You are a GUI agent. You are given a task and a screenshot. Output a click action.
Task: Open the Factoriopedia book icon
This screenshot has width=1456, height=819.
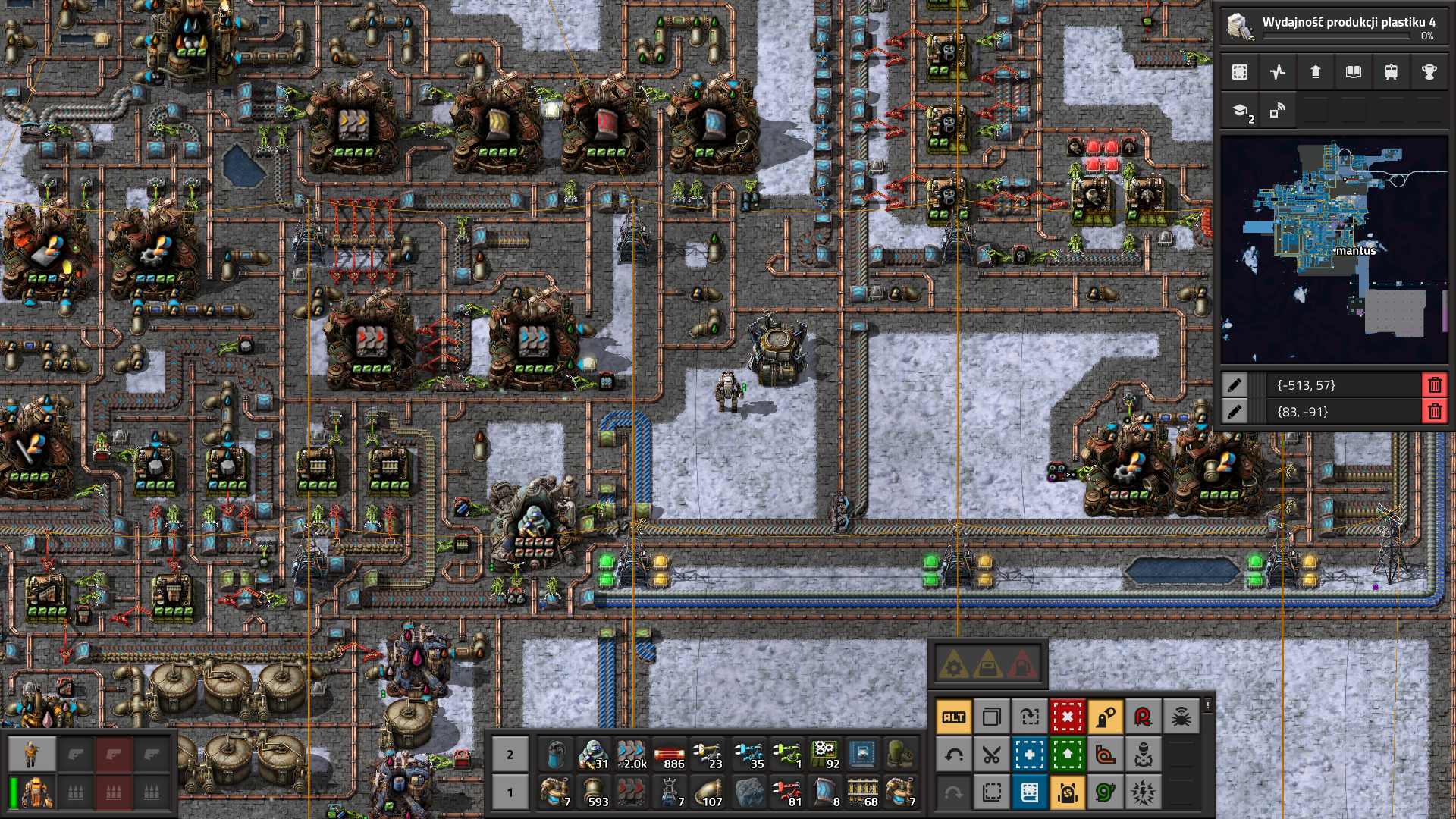point(1353,72)
